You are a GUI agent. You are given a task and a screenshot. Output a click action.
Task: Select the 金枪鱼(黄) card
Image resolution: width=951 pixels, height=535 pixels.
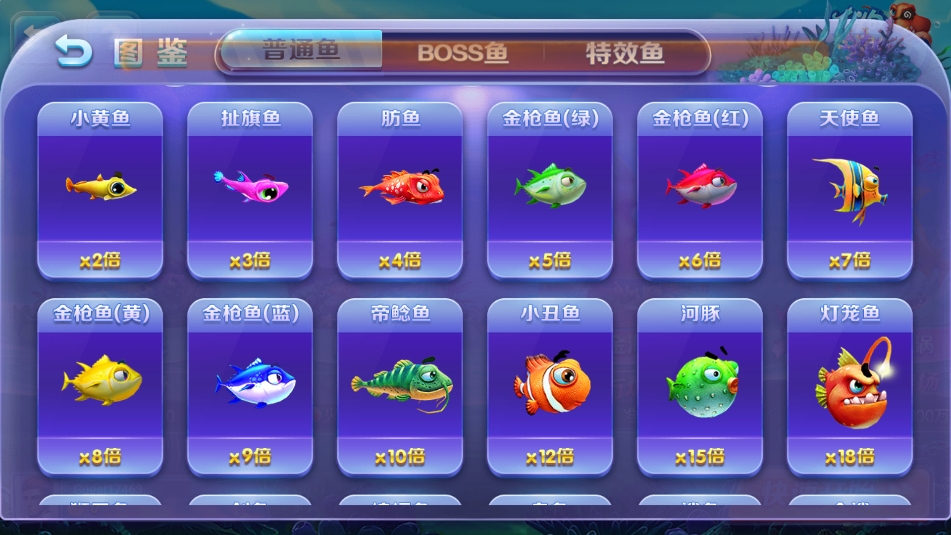click(x=100, y=386)
